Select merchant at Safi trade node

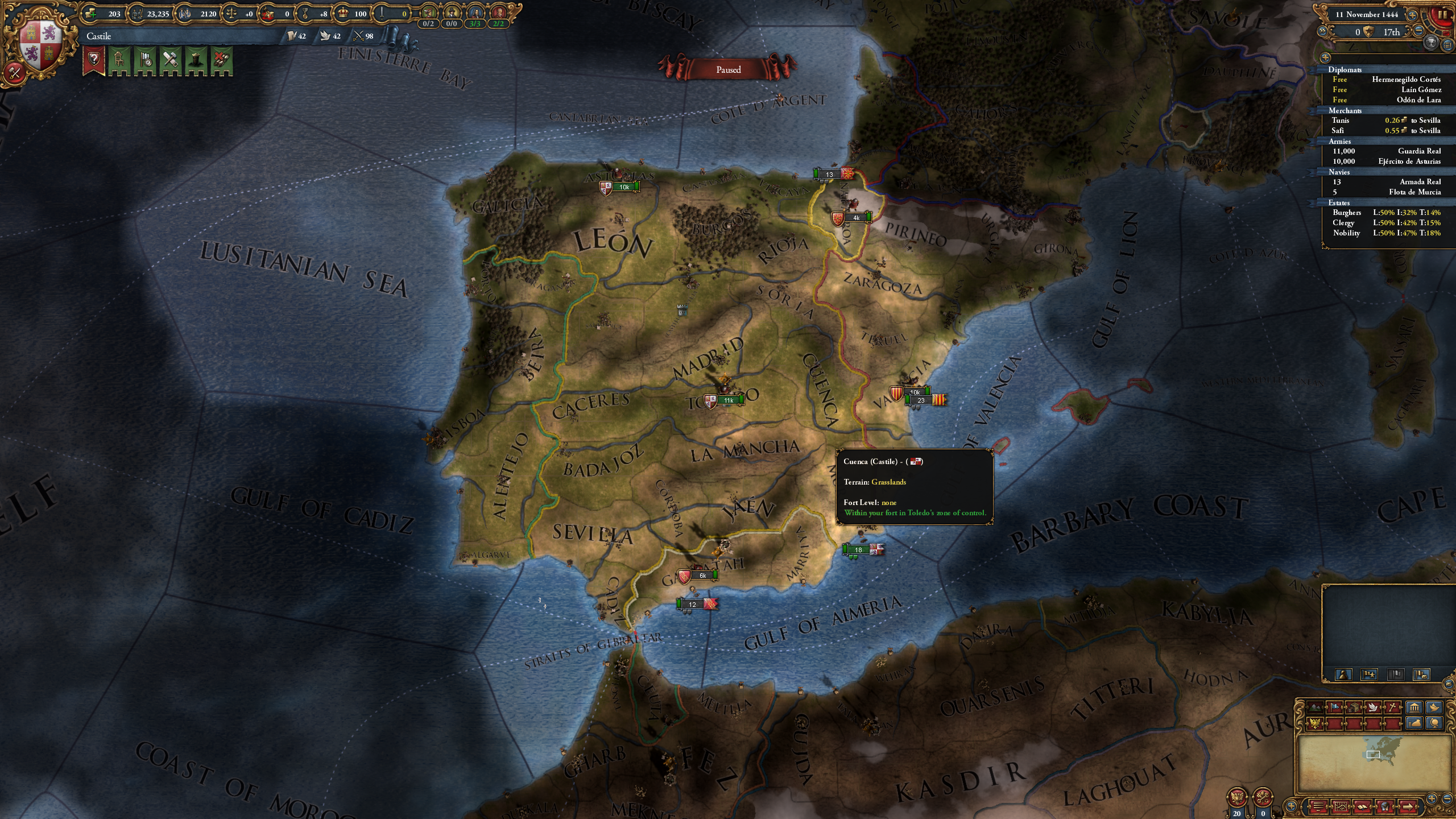click(x=1387, y=131)
